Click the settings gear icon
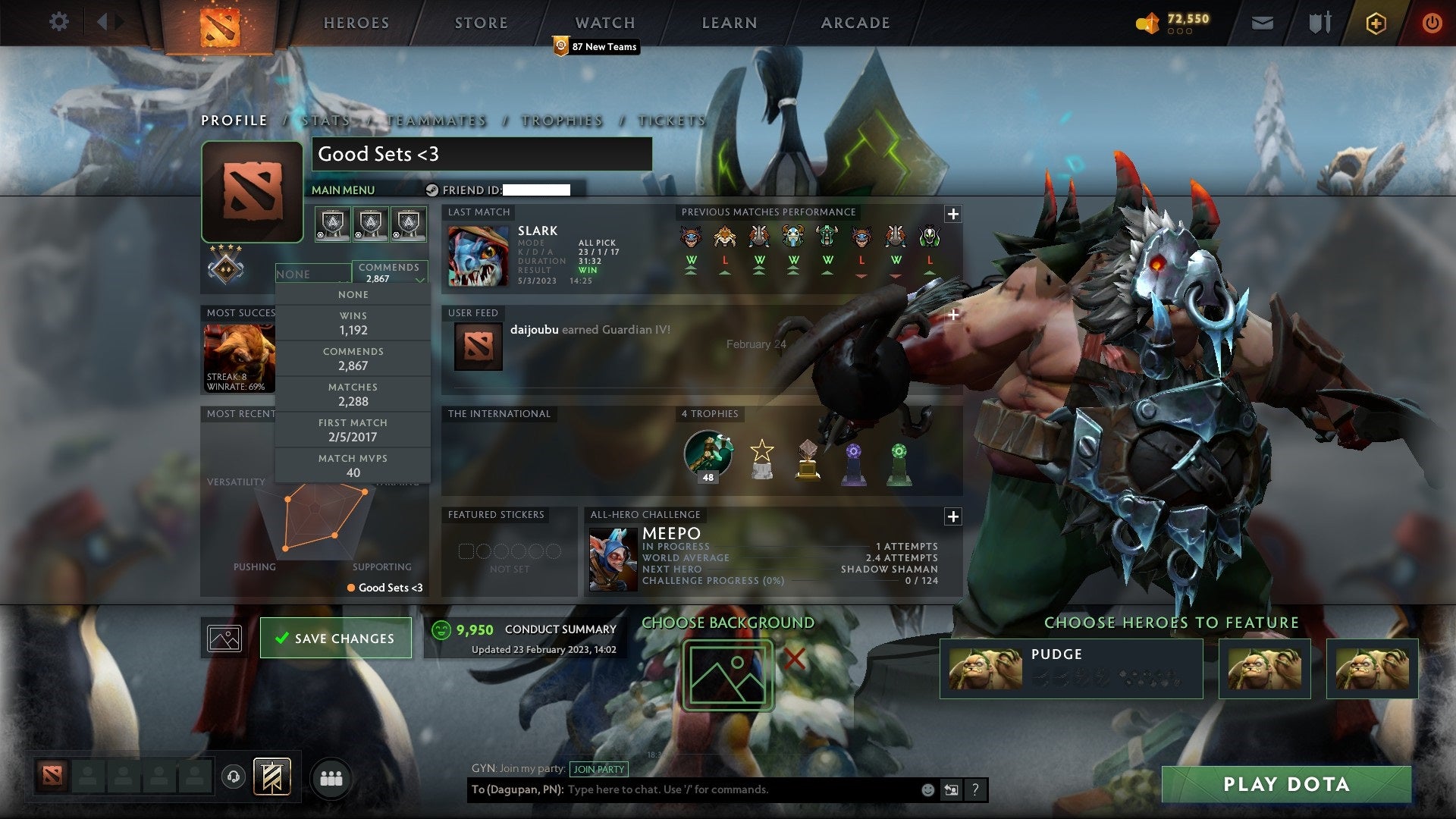Screen dimensions: 1456x819 [58, 22]
